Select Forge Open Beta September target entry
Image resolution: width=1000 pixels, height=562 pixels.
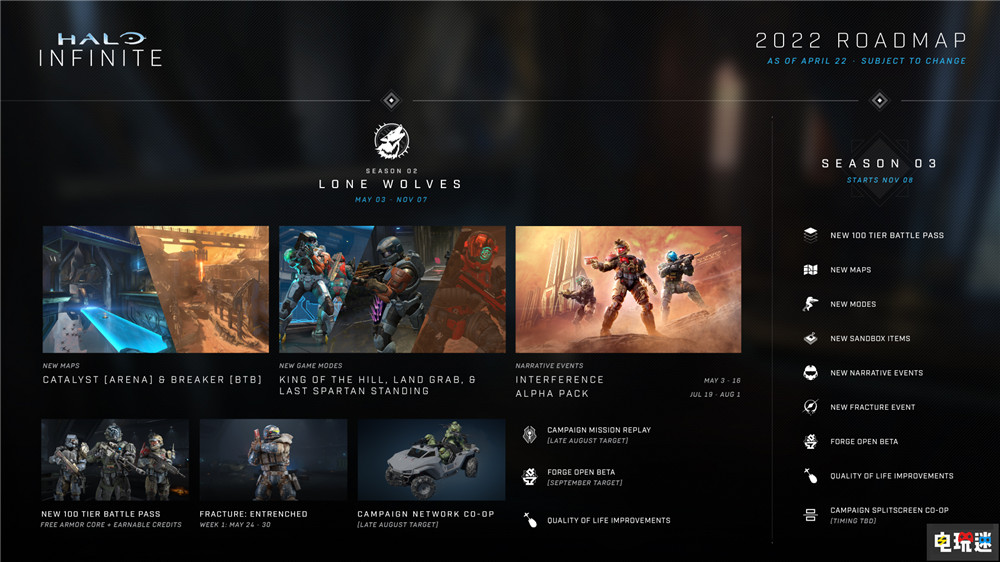(x=594, y=477)
